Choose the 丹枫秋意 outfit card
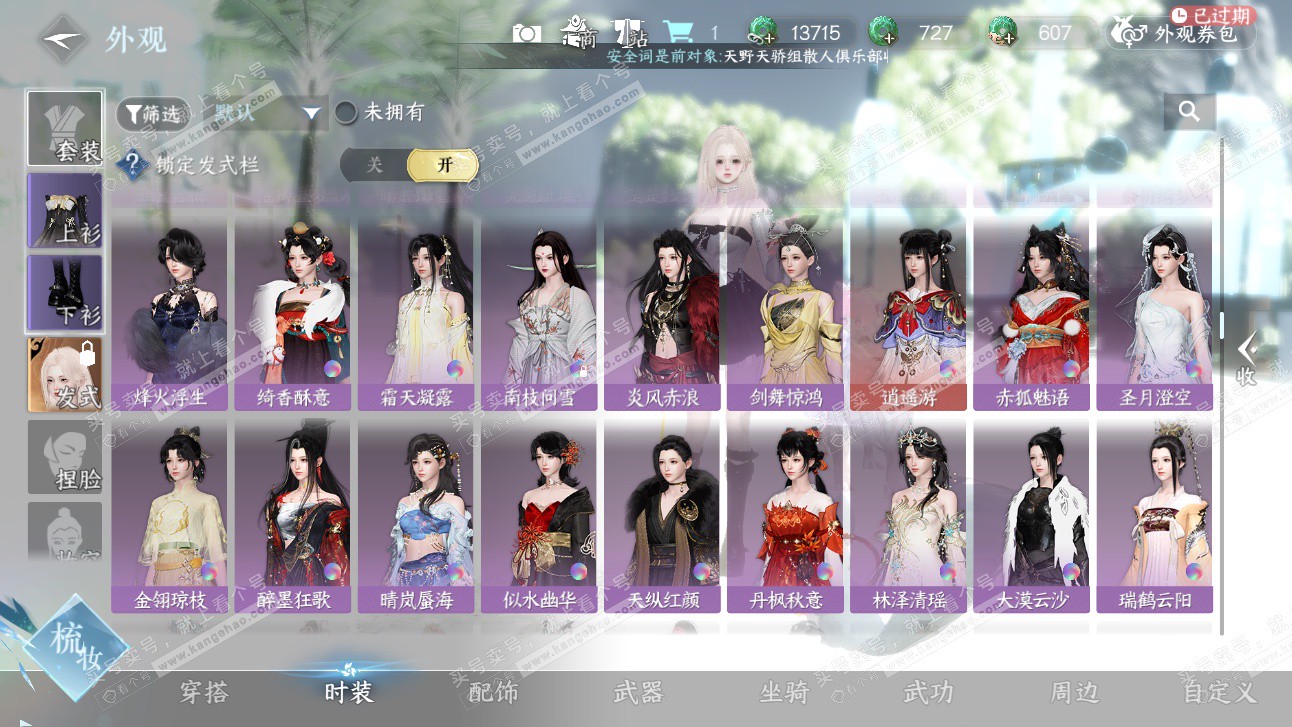This screenshot has width=1292, height=727. pos(785,513)
